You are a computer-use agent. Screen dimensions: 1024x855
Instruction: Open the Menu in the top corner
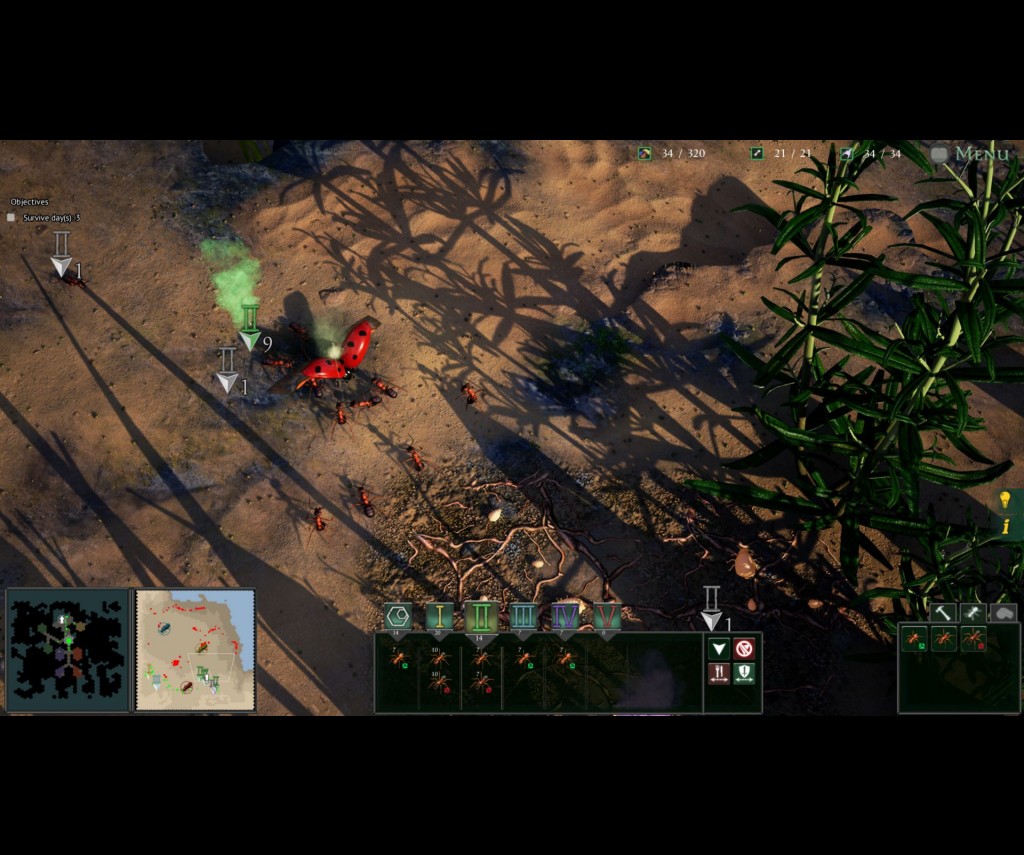pos(971,154)
